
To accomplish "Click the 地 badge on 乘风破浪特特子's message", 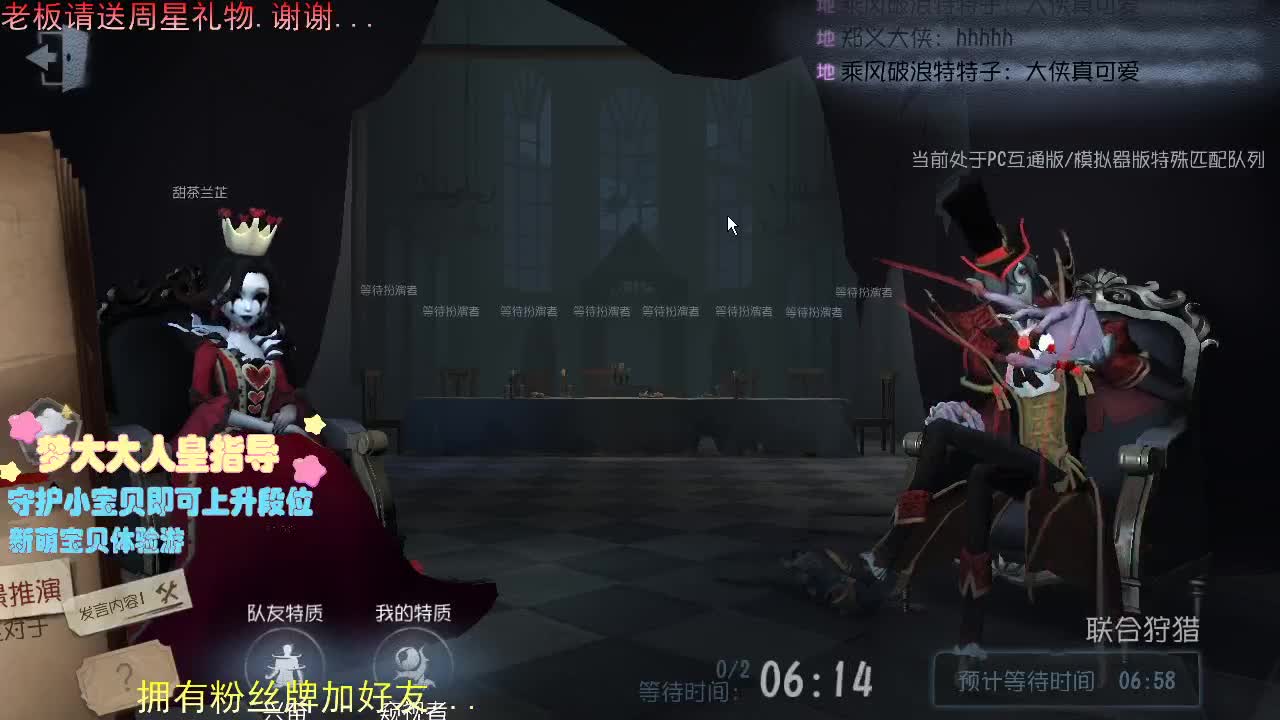I will (826, 72).
